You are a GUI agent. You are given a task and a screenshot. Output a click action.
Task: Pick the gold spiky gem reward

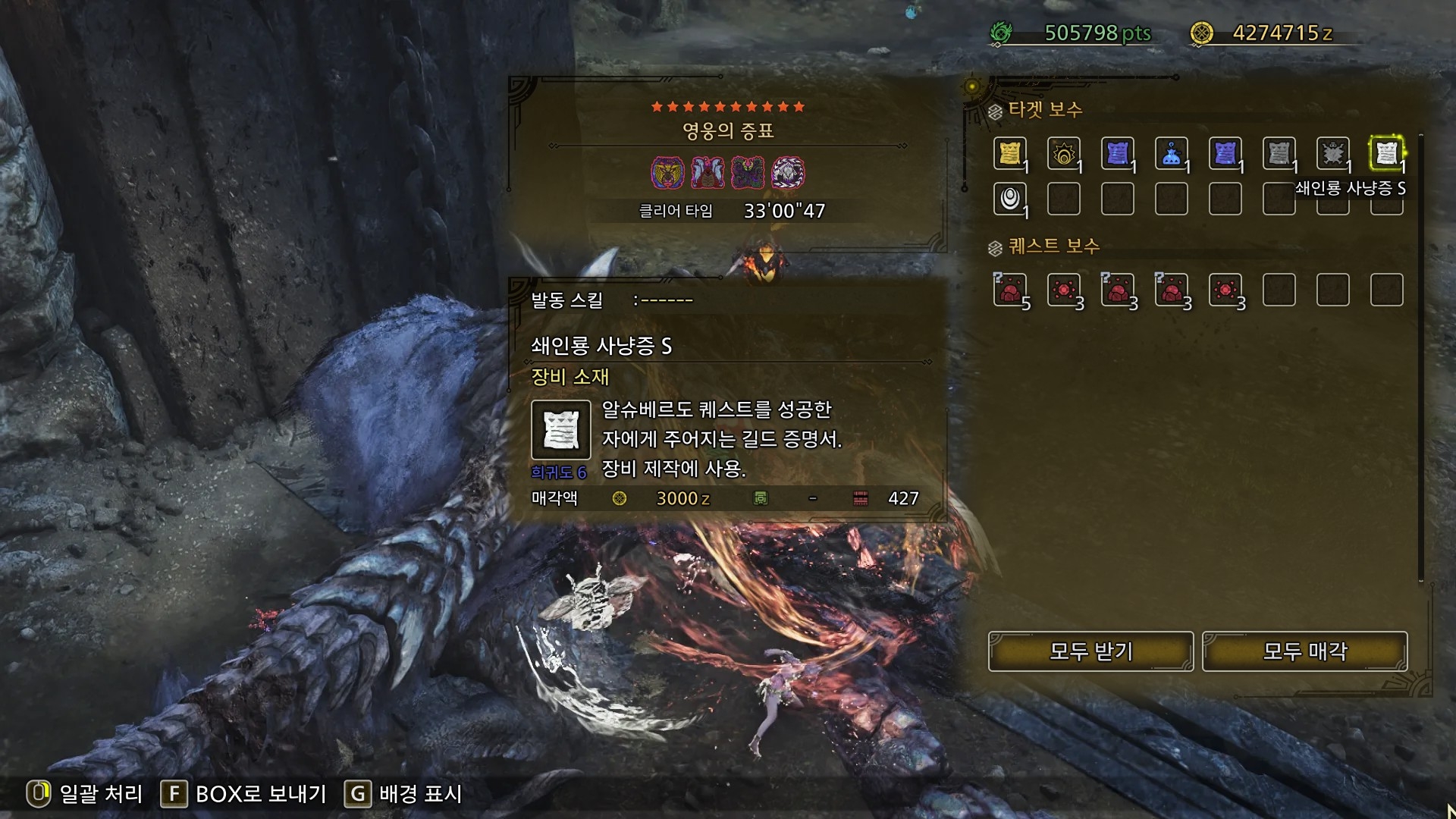[1063, 154]
